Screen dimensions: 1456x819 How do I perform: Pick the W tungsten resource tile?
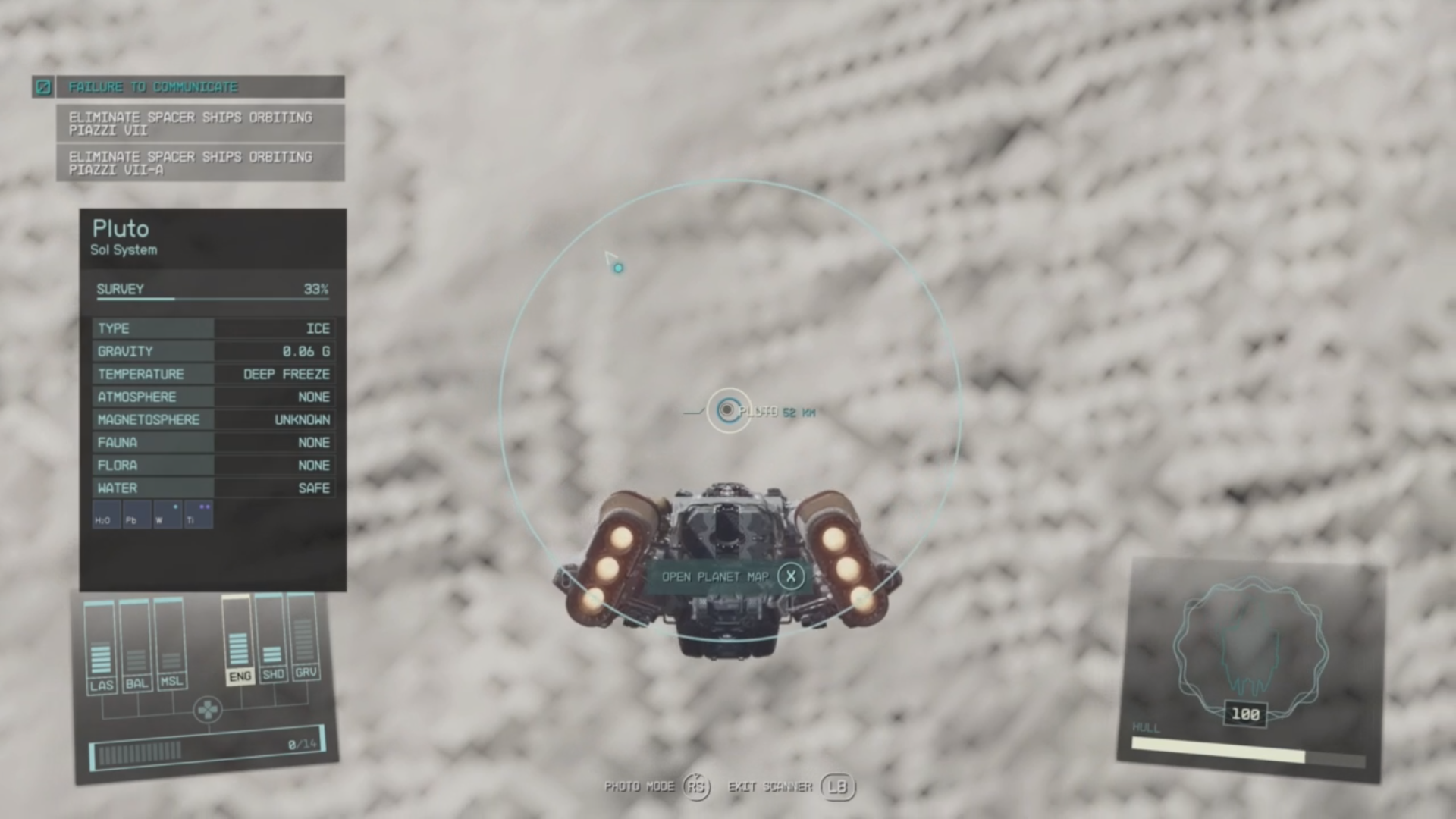click(167, 515)
